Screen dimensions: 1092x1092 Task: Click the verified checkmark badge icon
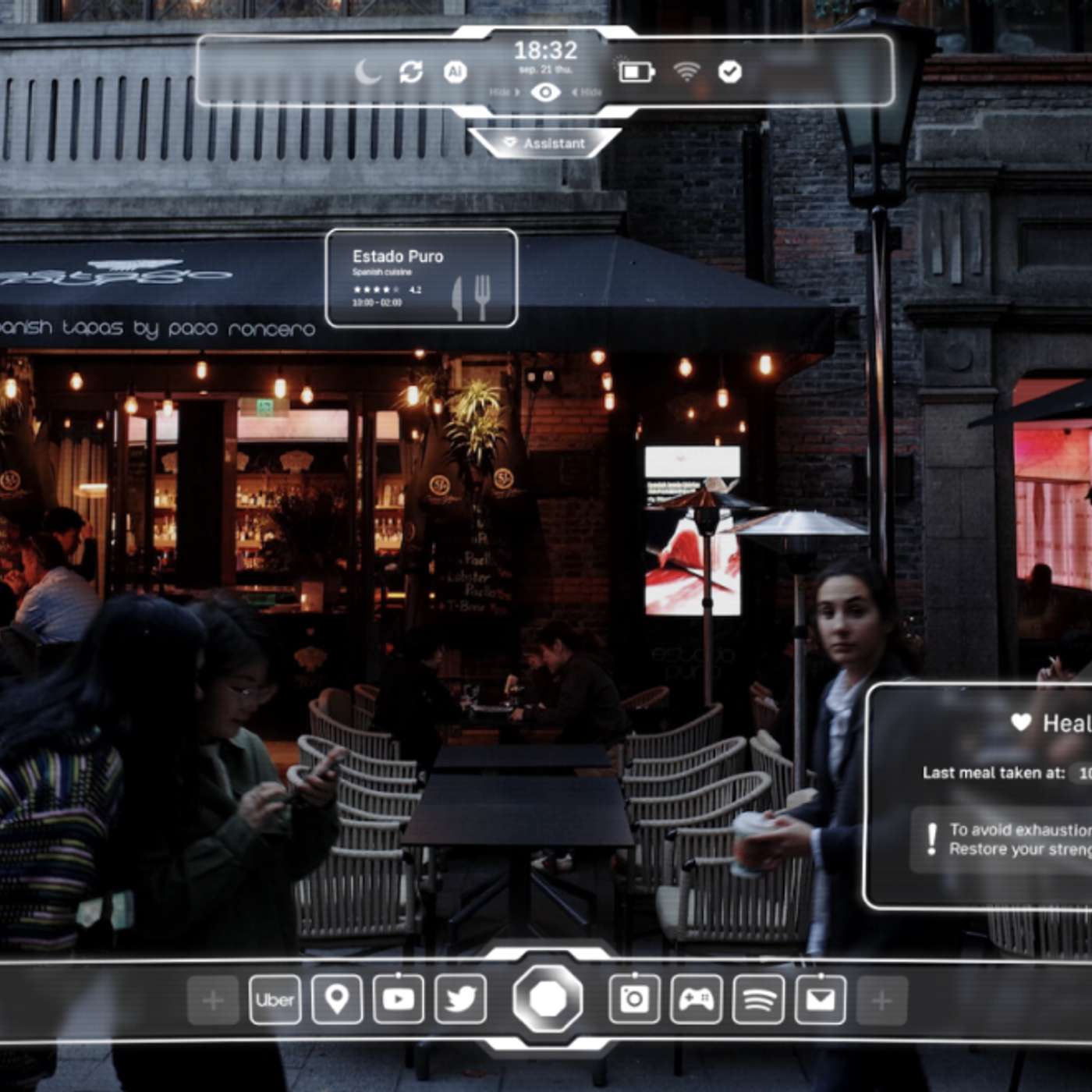click(730, 73)
